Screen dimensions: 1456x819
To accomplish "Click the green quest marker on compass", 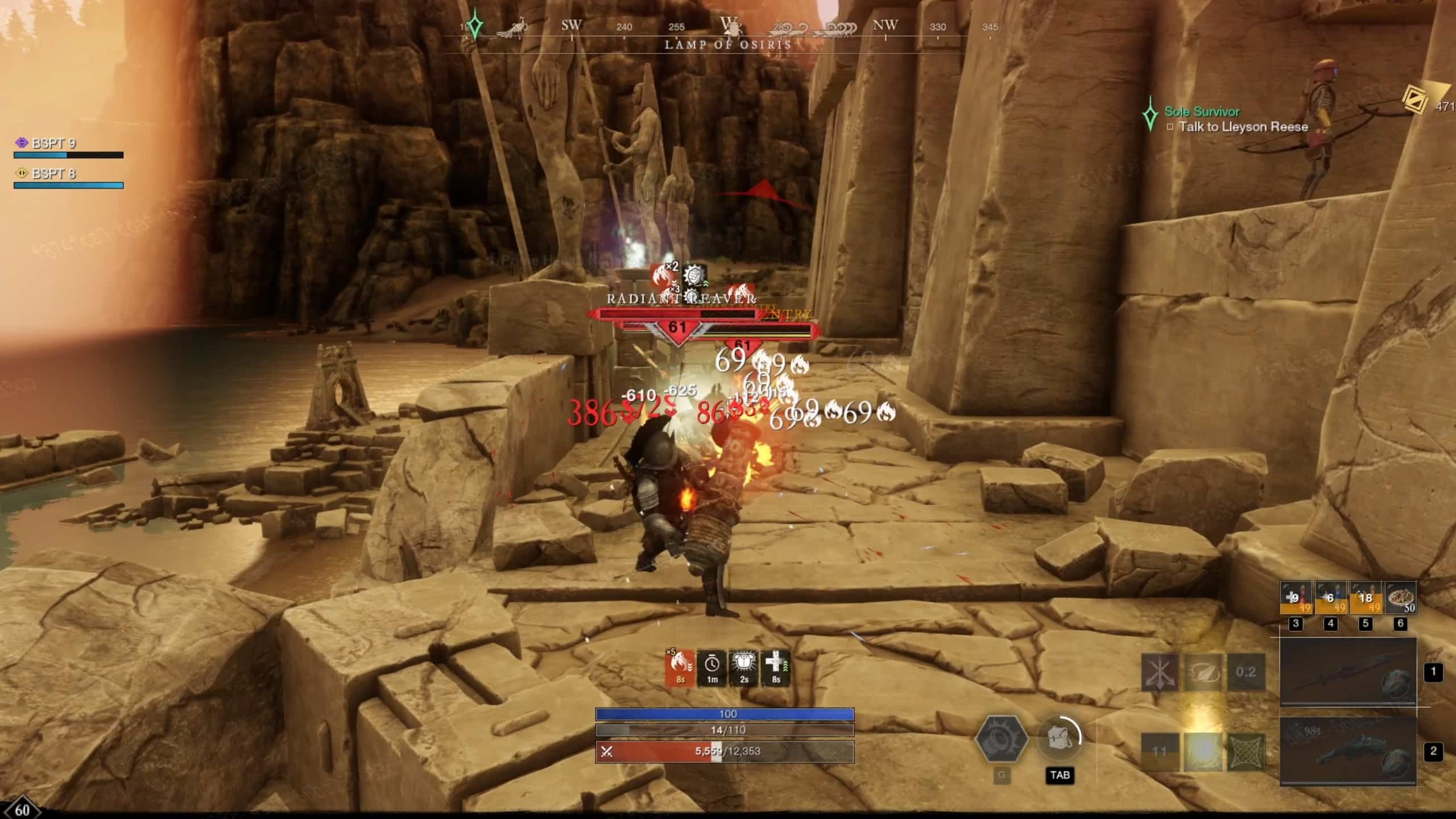I will pyautogui.click(x=475, y=26).
